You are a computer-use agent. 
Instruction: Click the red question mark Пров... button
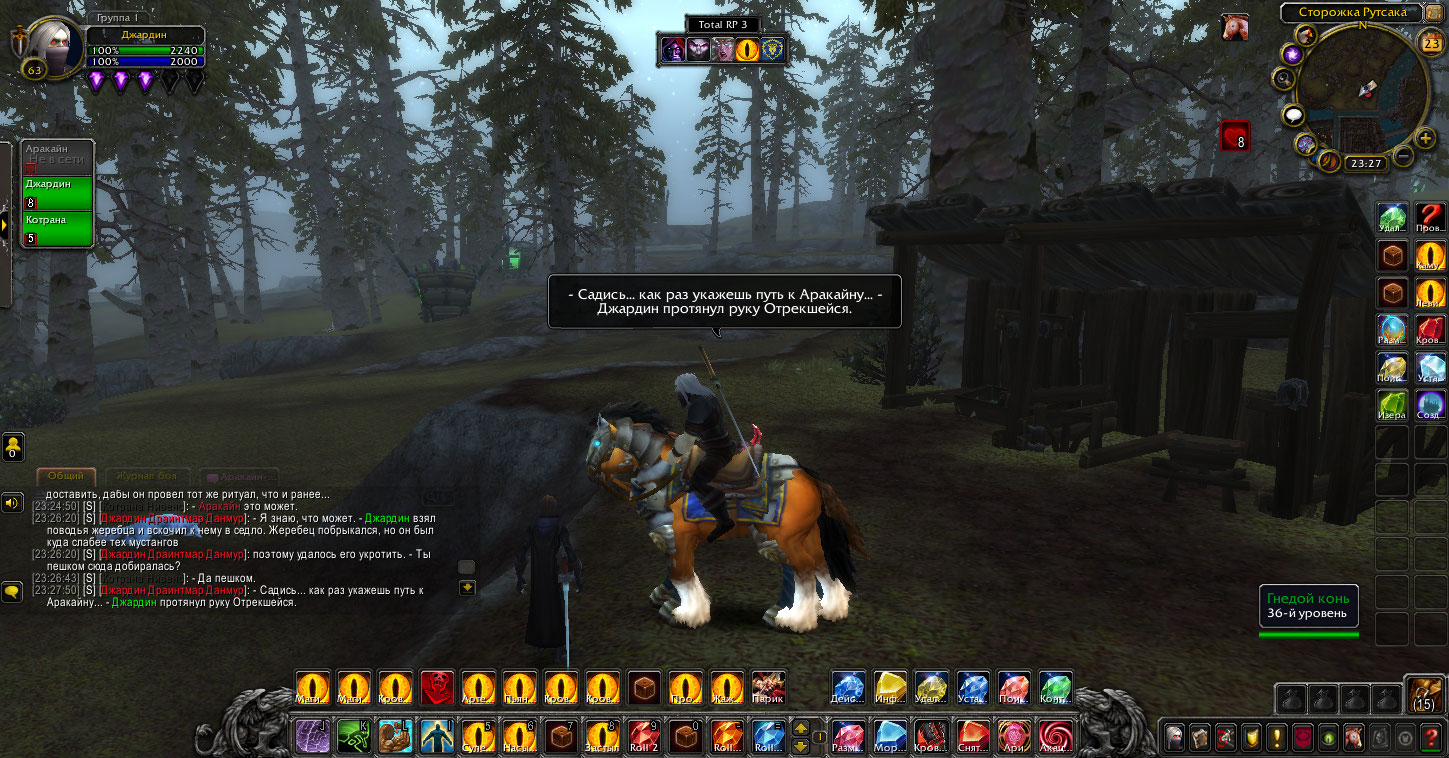click(1431, 217)
